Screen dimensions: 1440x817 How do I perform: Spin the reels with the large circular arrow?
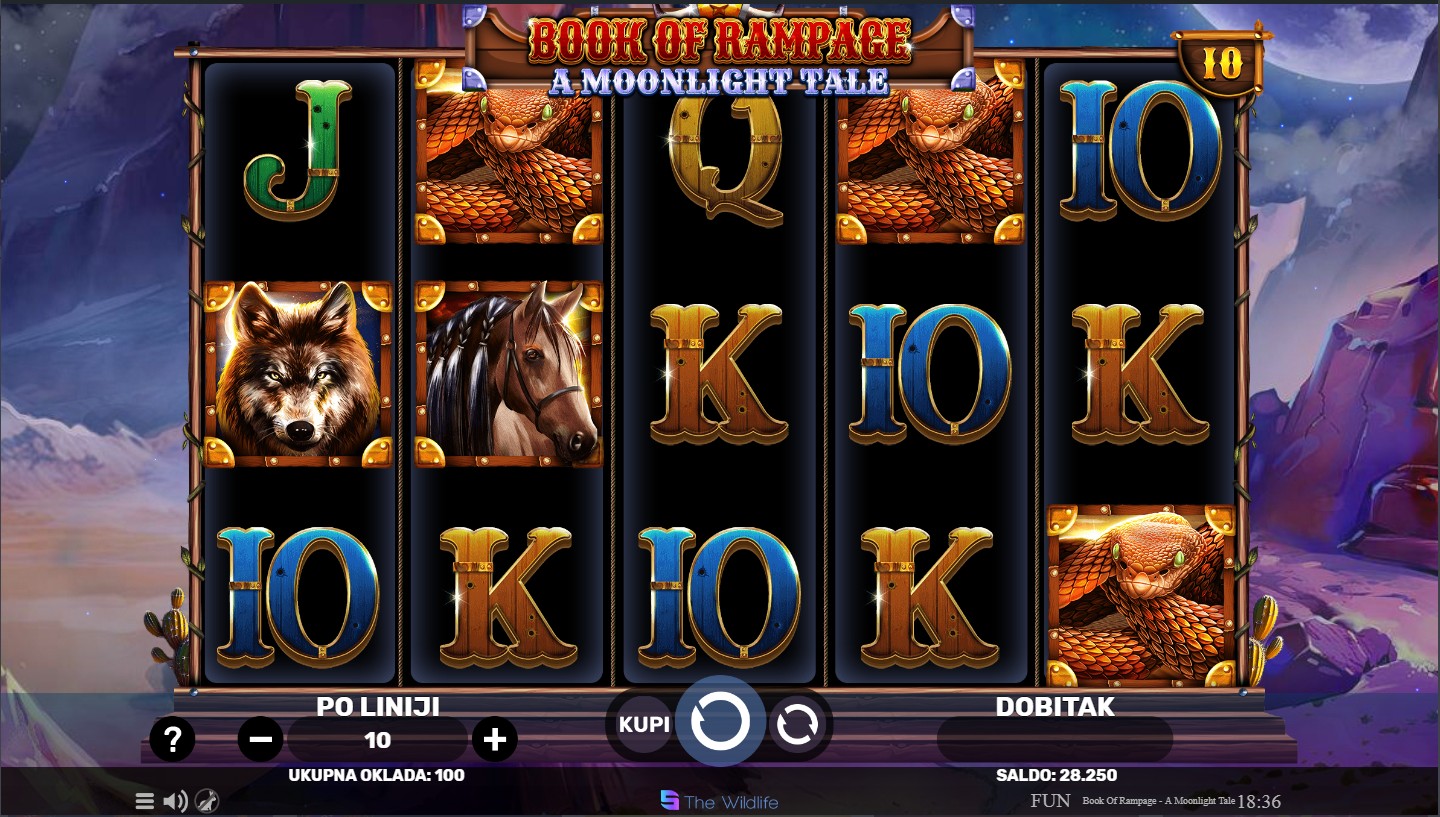pos(720,721)
